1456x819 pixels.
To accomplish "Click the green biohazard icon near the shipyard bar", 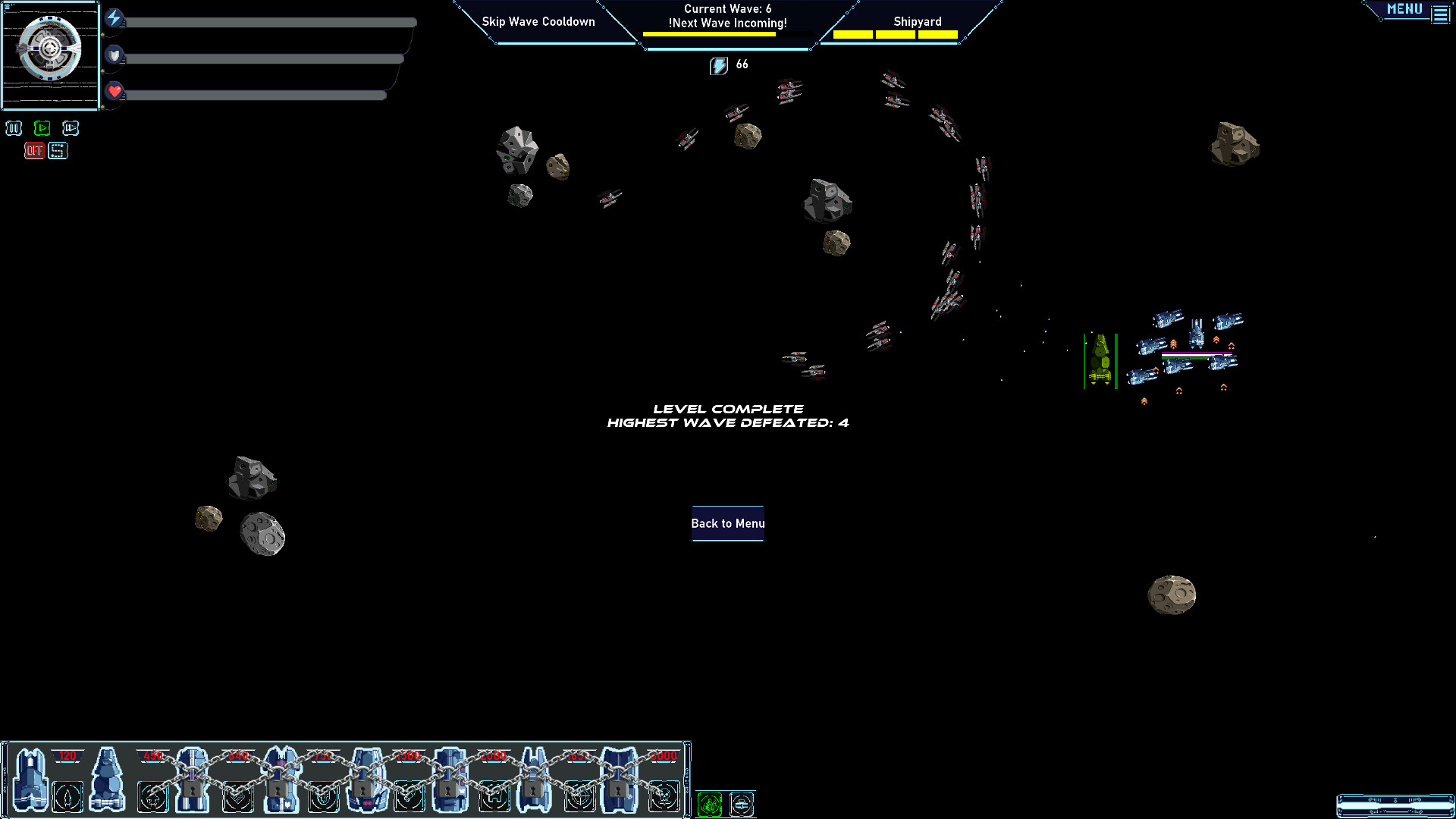I will (x=709, y=804).
